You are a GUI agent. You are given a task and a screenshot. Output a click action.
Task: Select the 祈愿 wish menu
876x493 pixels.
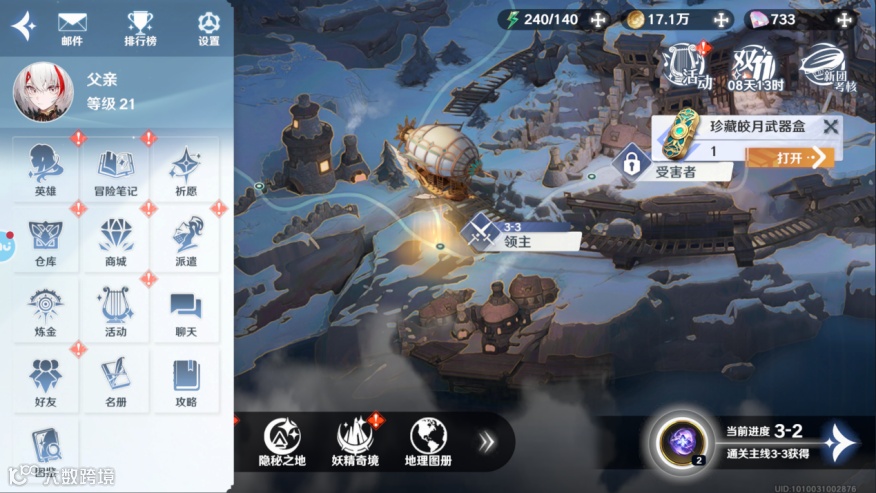[x=186, y=169]
